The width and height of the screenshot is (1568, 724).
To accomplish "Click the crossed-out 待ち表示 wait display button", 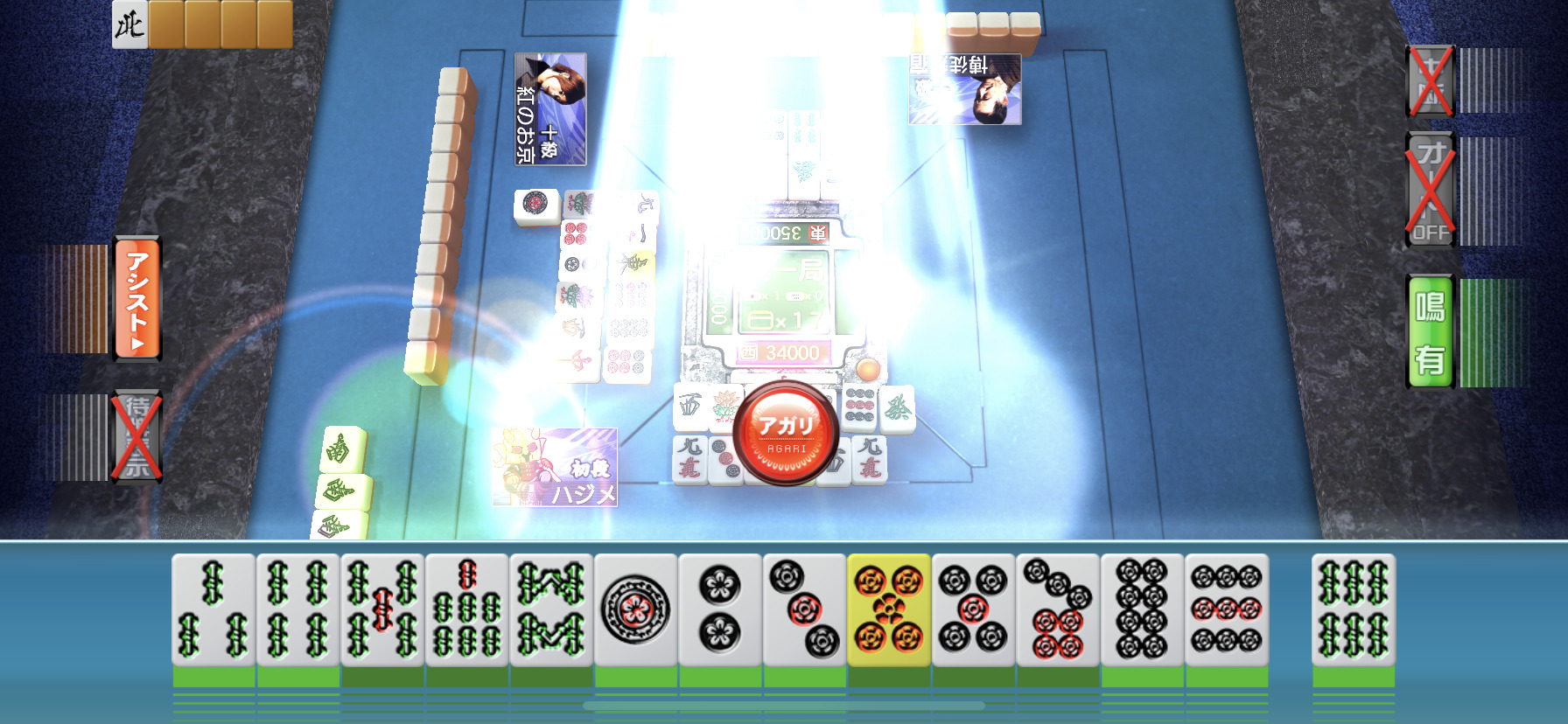I will tap(137, 435).
